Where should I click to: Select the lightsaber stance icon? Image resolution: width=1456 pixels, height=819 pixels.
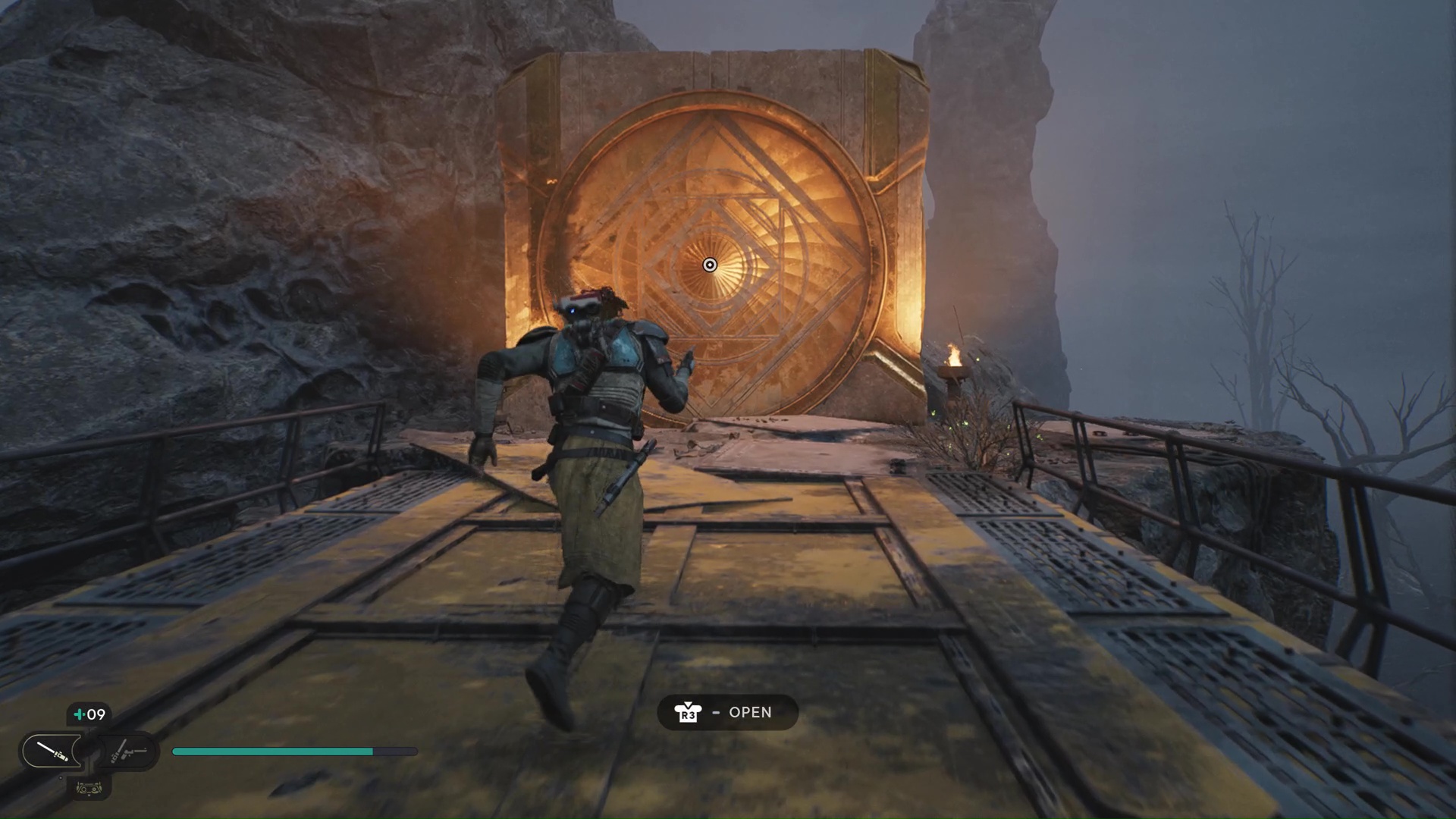(53, 751)
